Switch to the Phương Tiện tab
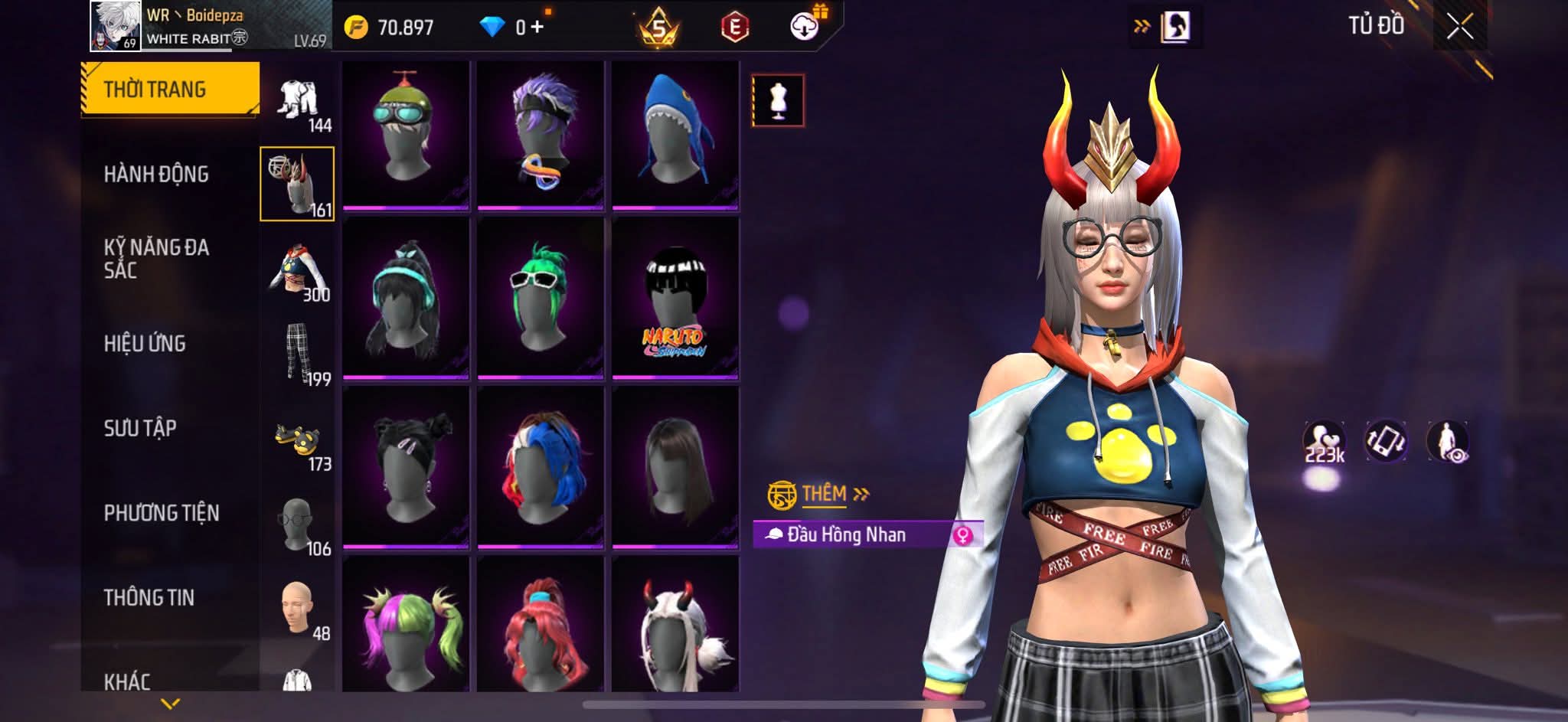Screen dimensions: 1568x722 [x=161, y=513]
